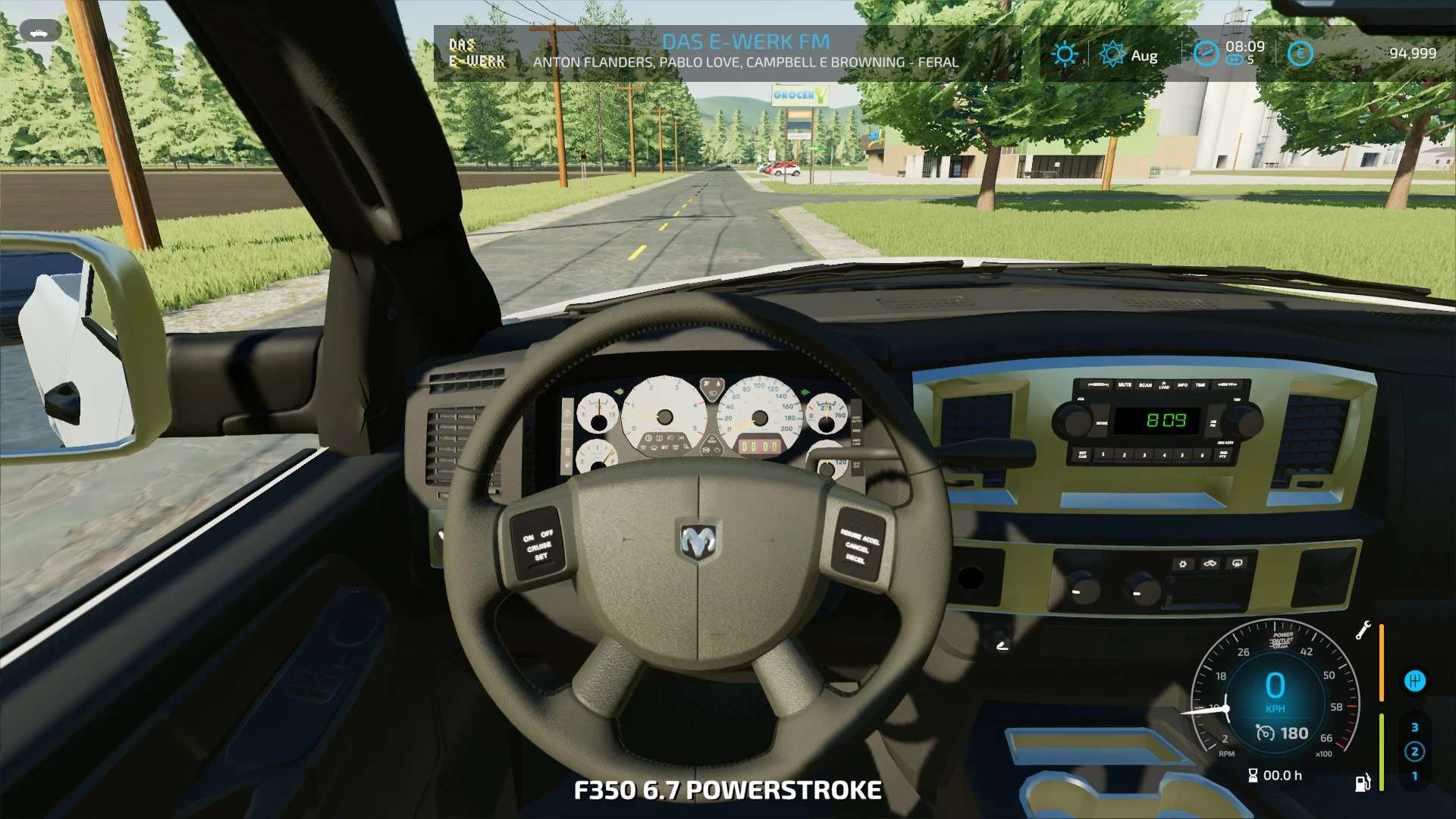
Task: Click the cruise control speed icon
Action: pyautogui.click(x=1265, y=733)
